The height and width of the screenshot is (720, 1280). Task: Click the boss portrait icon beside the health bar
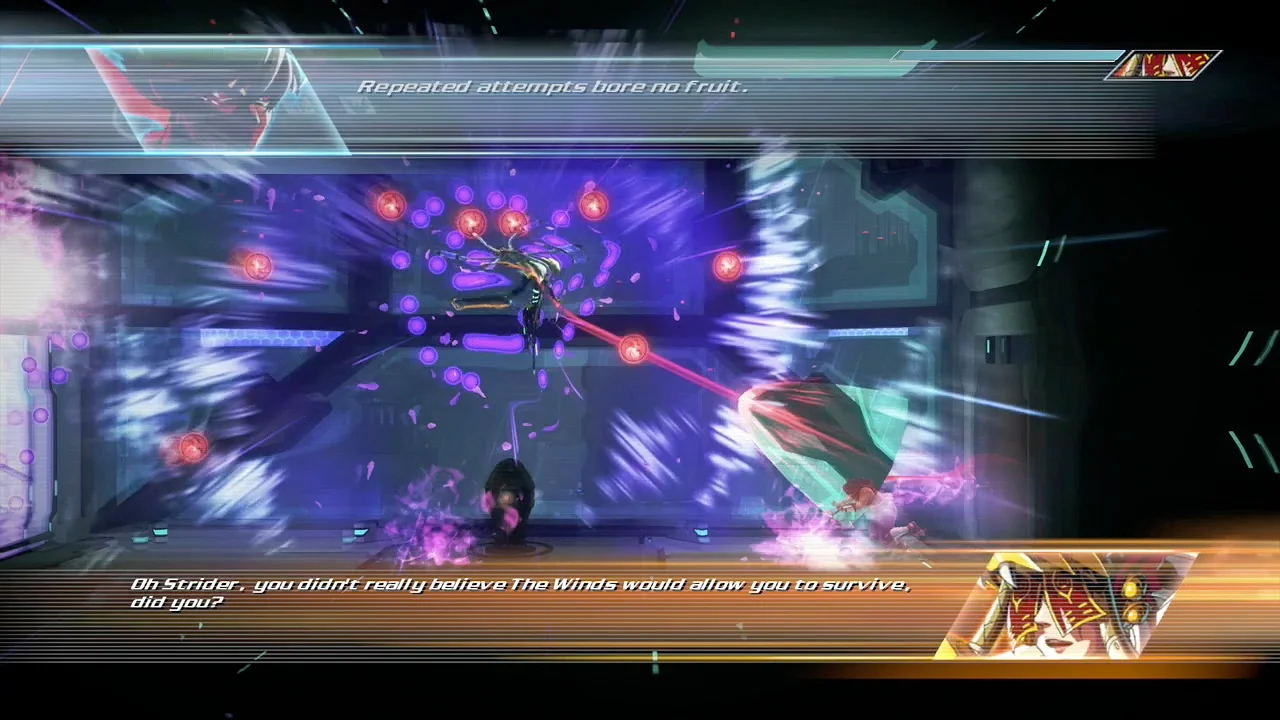pyautogui.click(x=1163, y=65)
